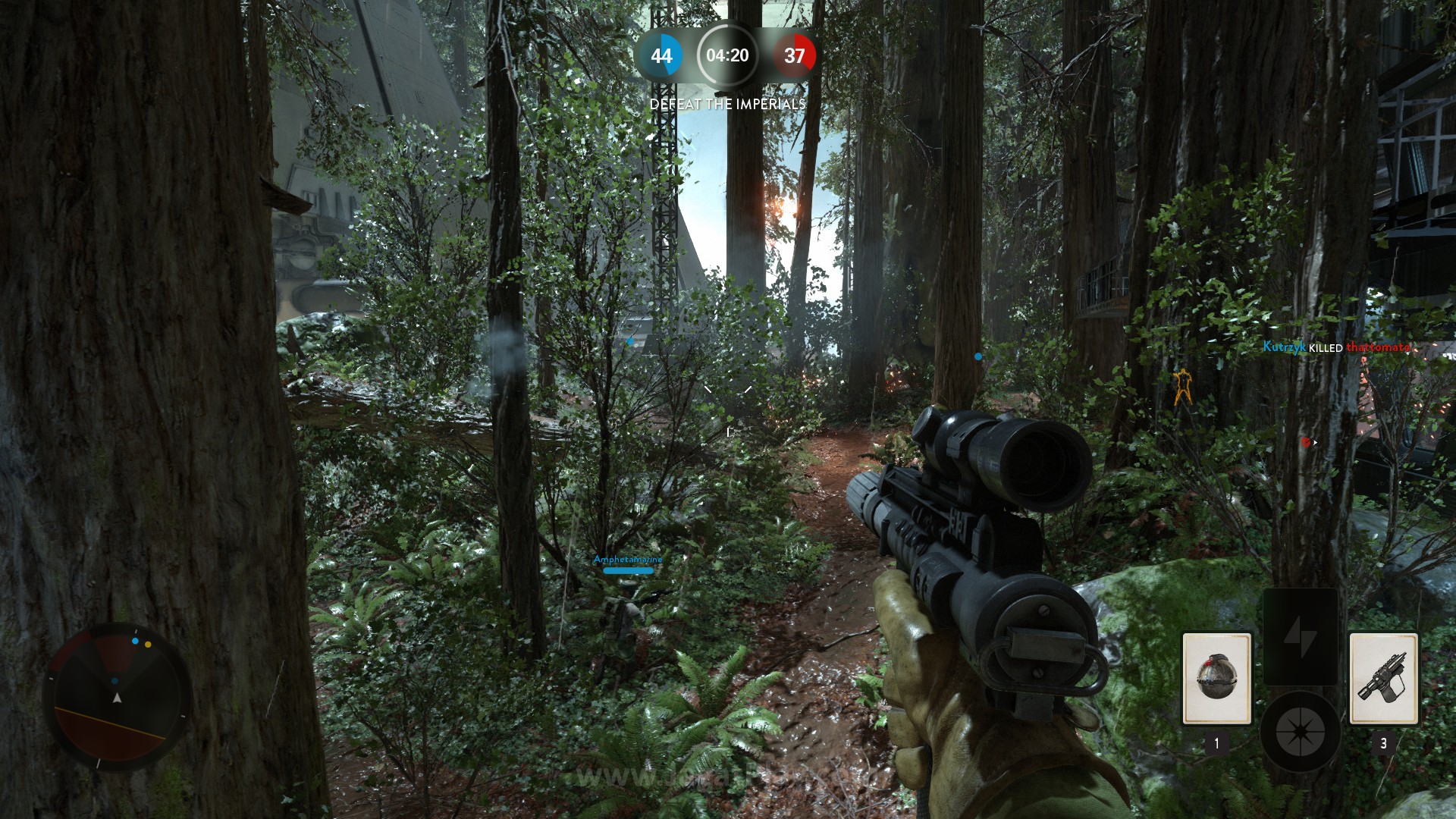The image size is (1456, 819).
Task: Click the circular radar minimap
Action: [118, 696]
